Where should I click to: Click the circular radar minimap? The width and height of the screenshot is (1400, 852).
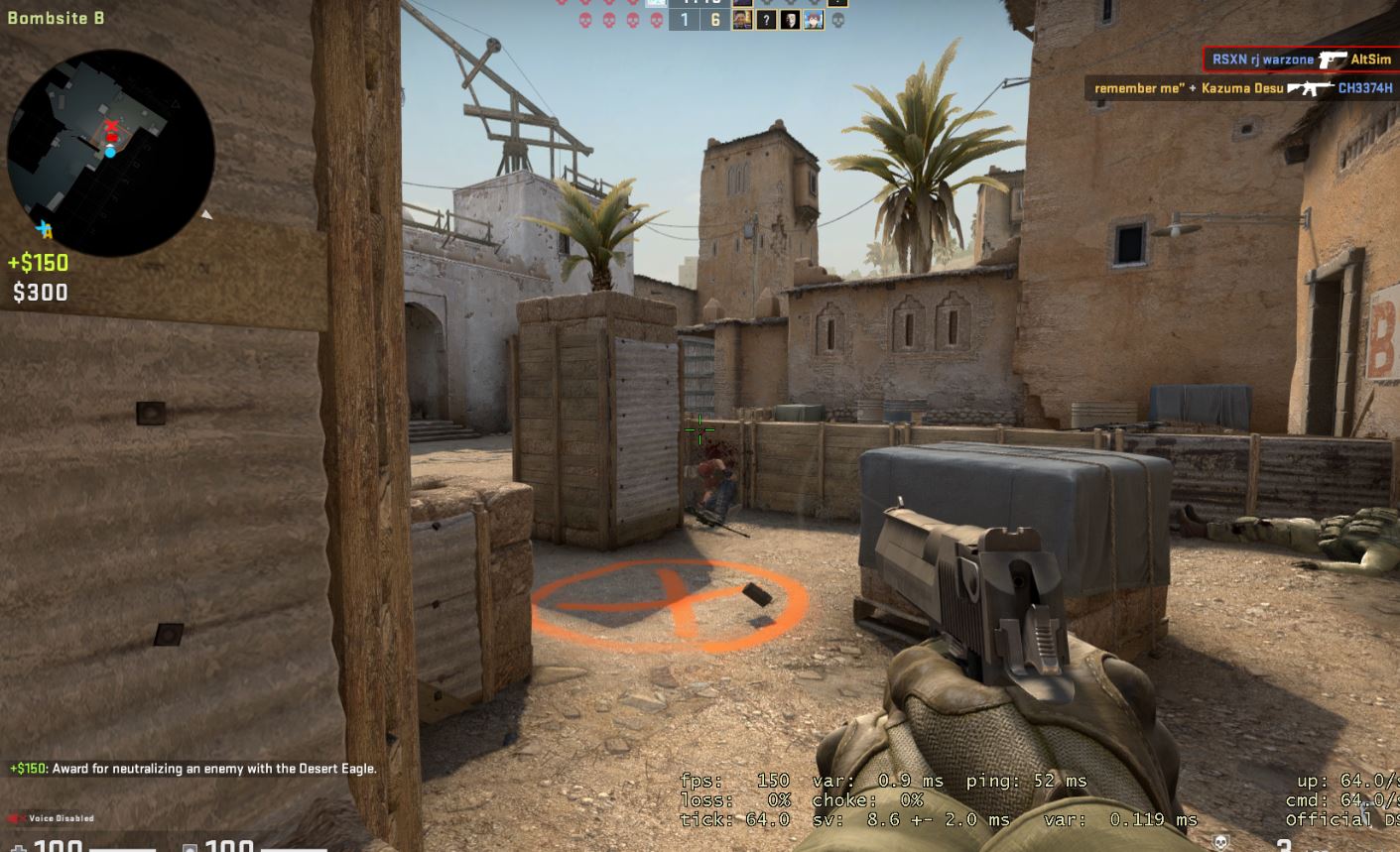tap(110, 154)
